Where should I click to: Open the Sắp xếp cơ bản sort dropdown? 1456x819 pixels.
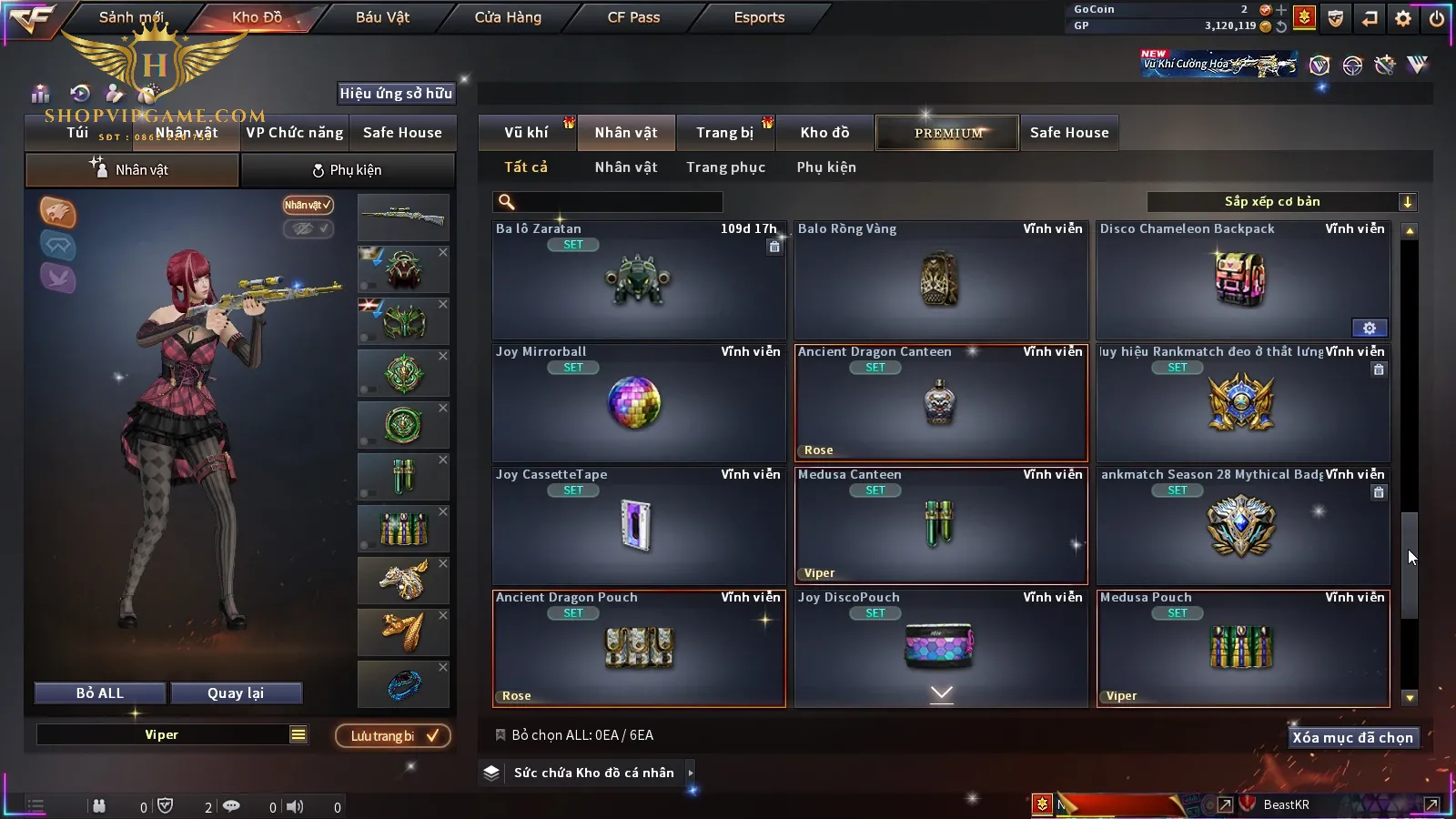point(1281,202)
